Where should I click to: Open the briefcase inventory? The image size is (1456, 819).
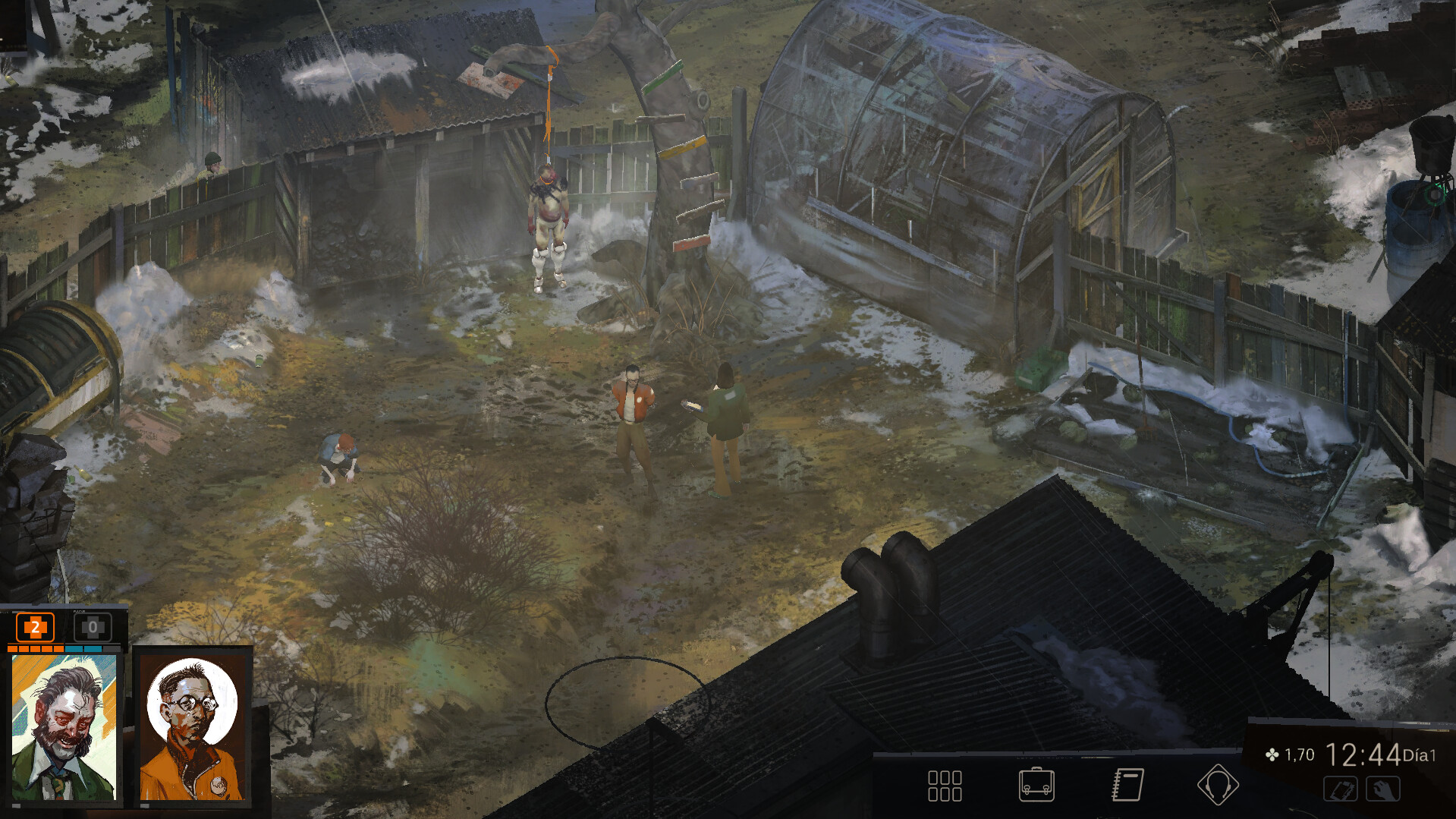click(x=1036, y=785)
